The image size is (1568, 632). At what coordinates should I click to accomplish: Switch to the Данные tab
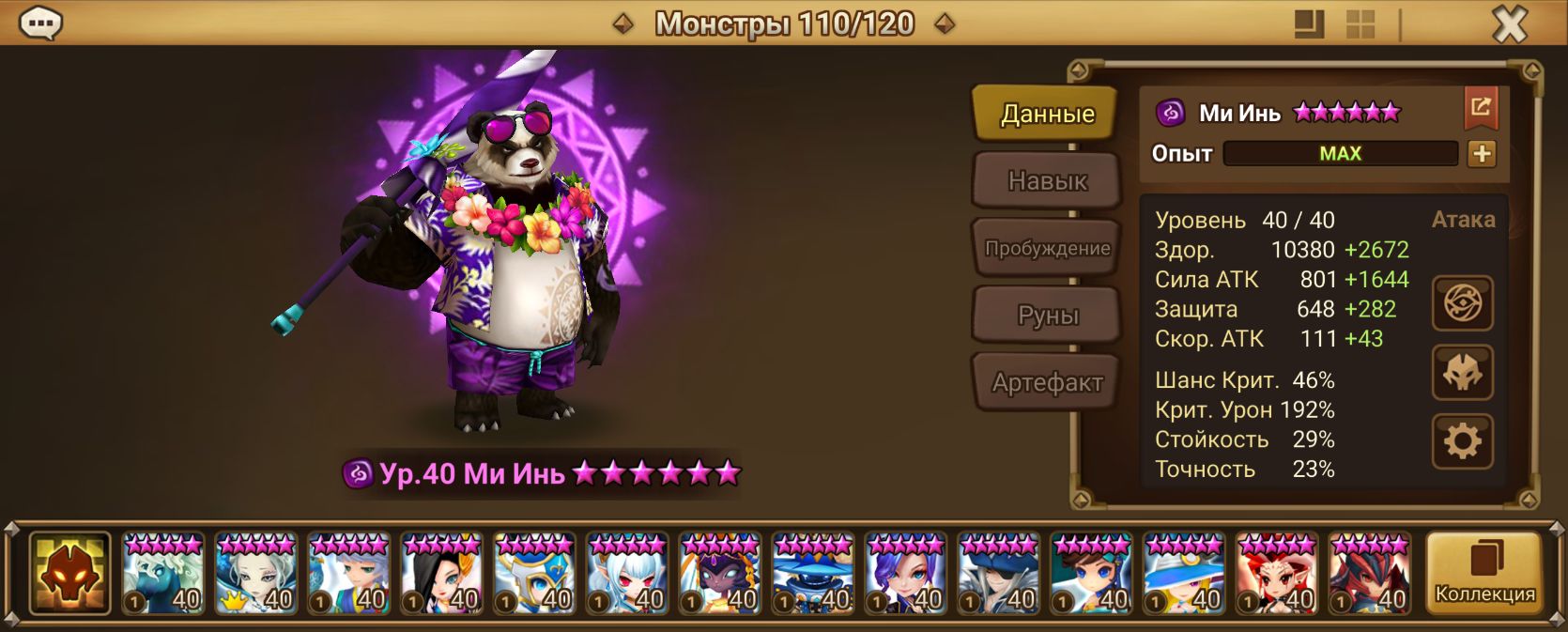click(1046, 114)
